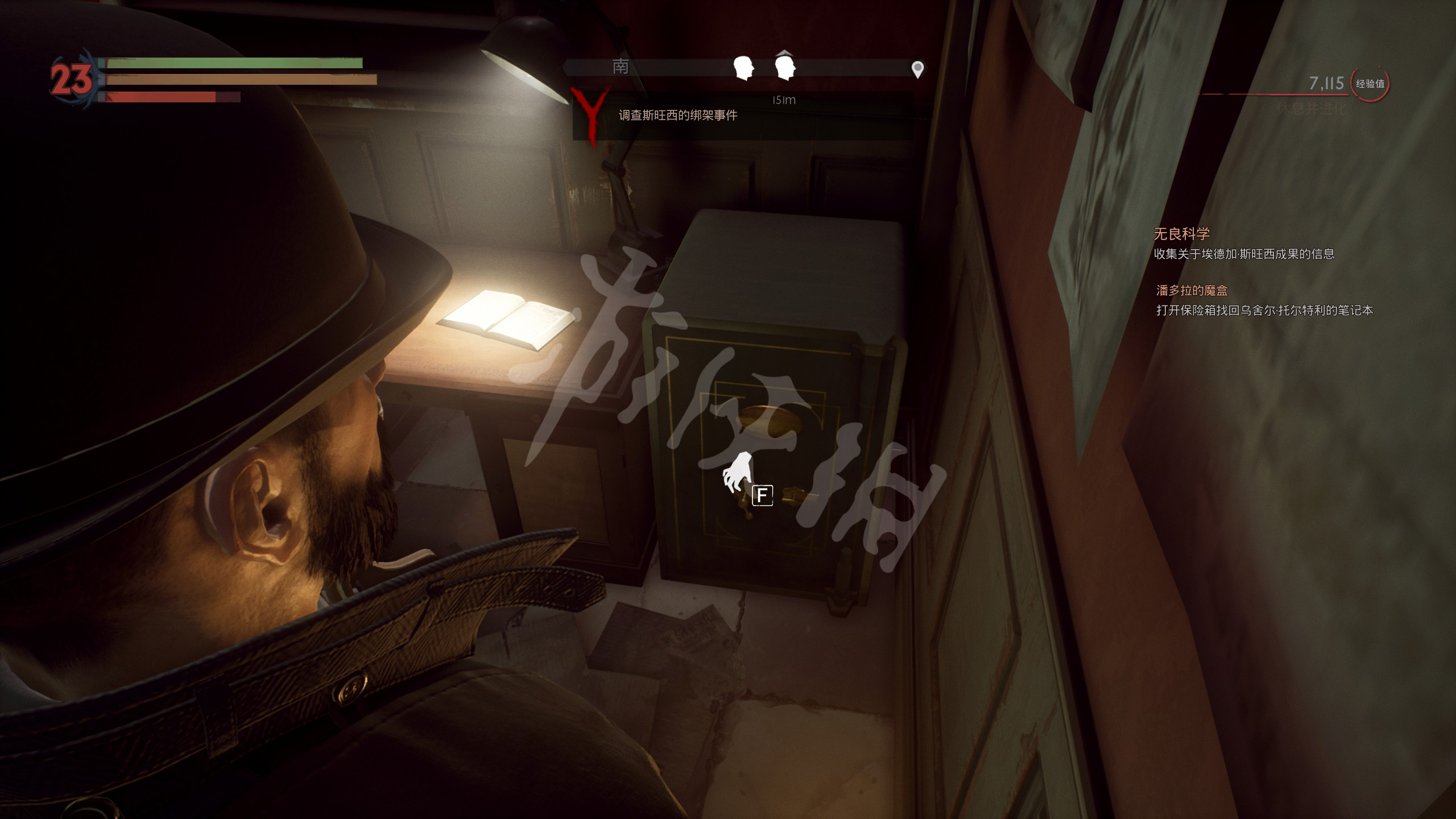
Task: Open the 经验值 experience circle
Action: click(x=1370, y=84)
